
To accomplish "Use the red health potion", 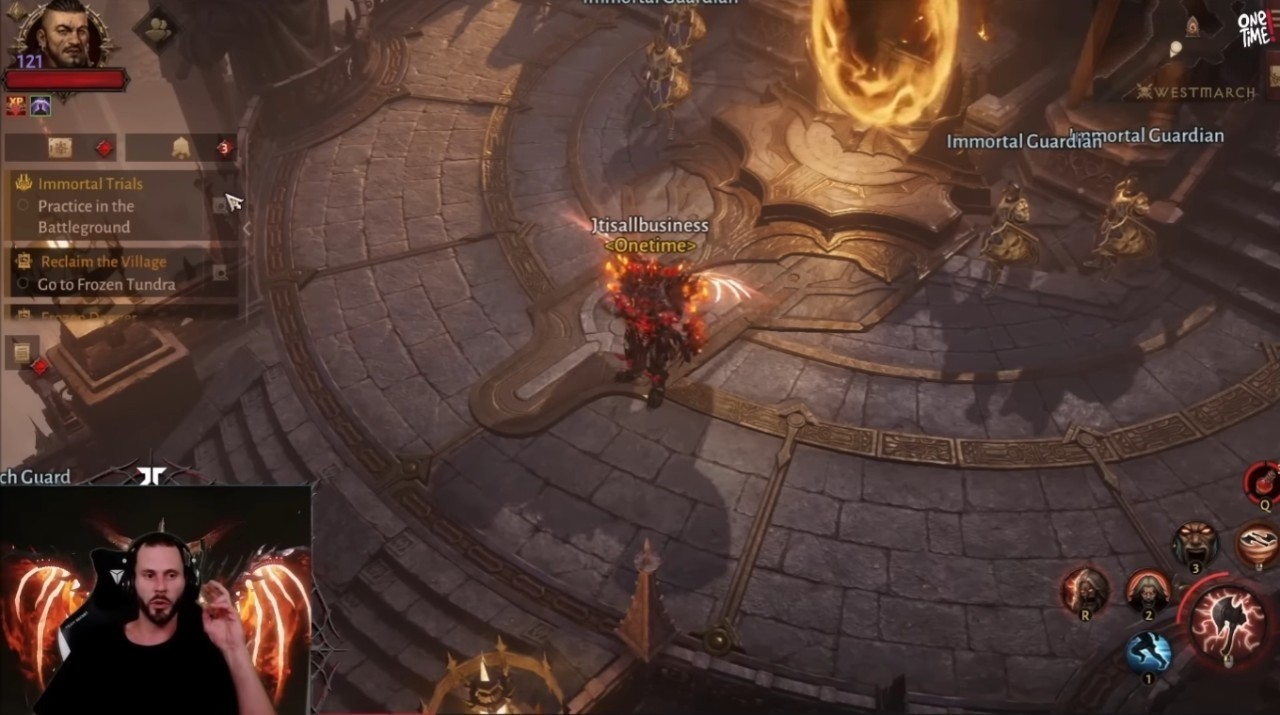I will 1263,483.
